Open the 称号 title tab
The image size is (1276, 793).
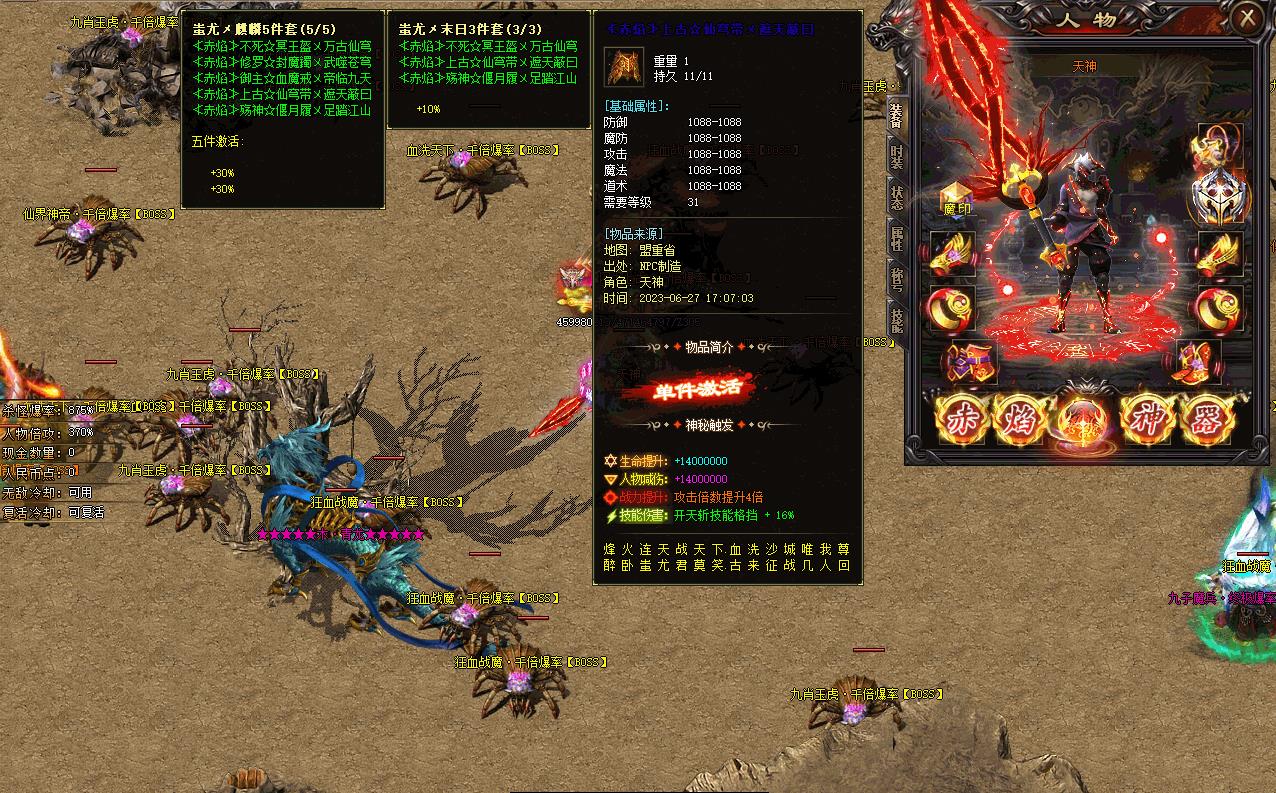pyautogui.click(x=896, y=278)
